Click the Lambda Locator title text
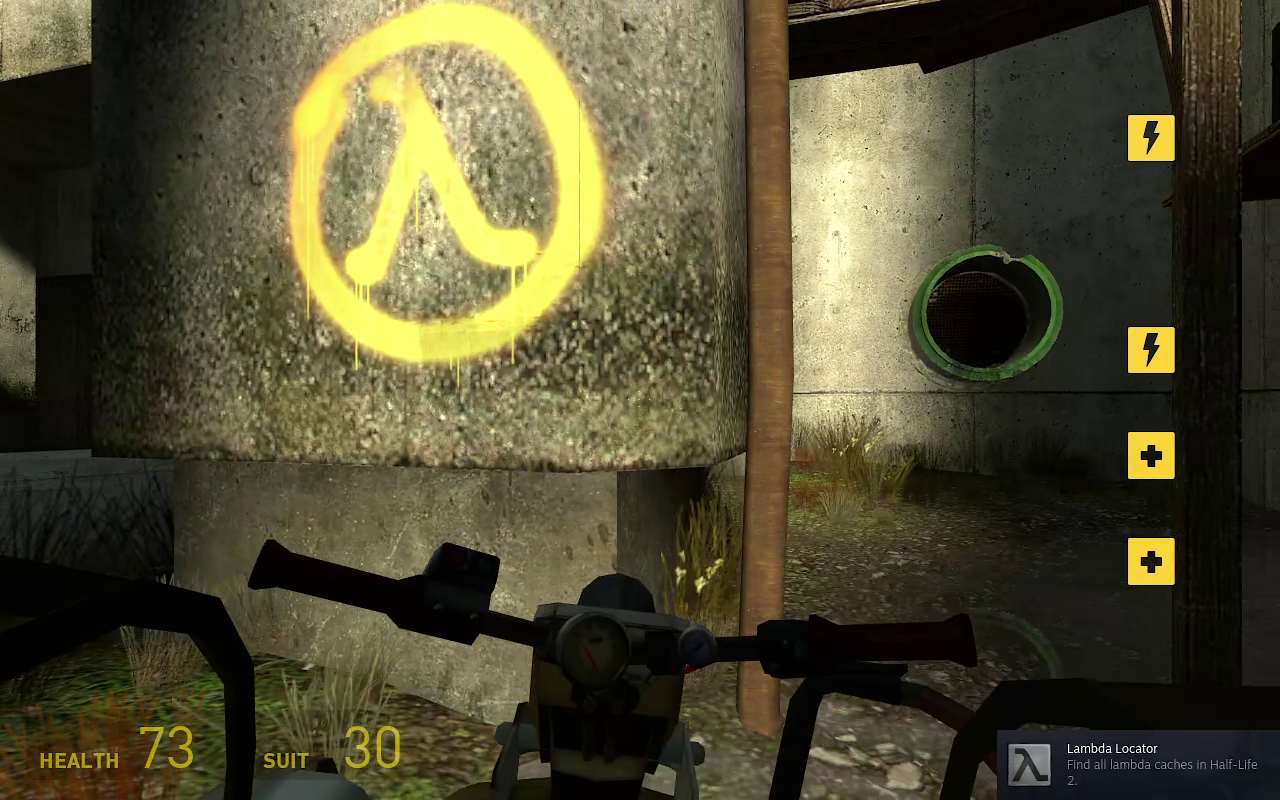 [x=1112, y=748]
